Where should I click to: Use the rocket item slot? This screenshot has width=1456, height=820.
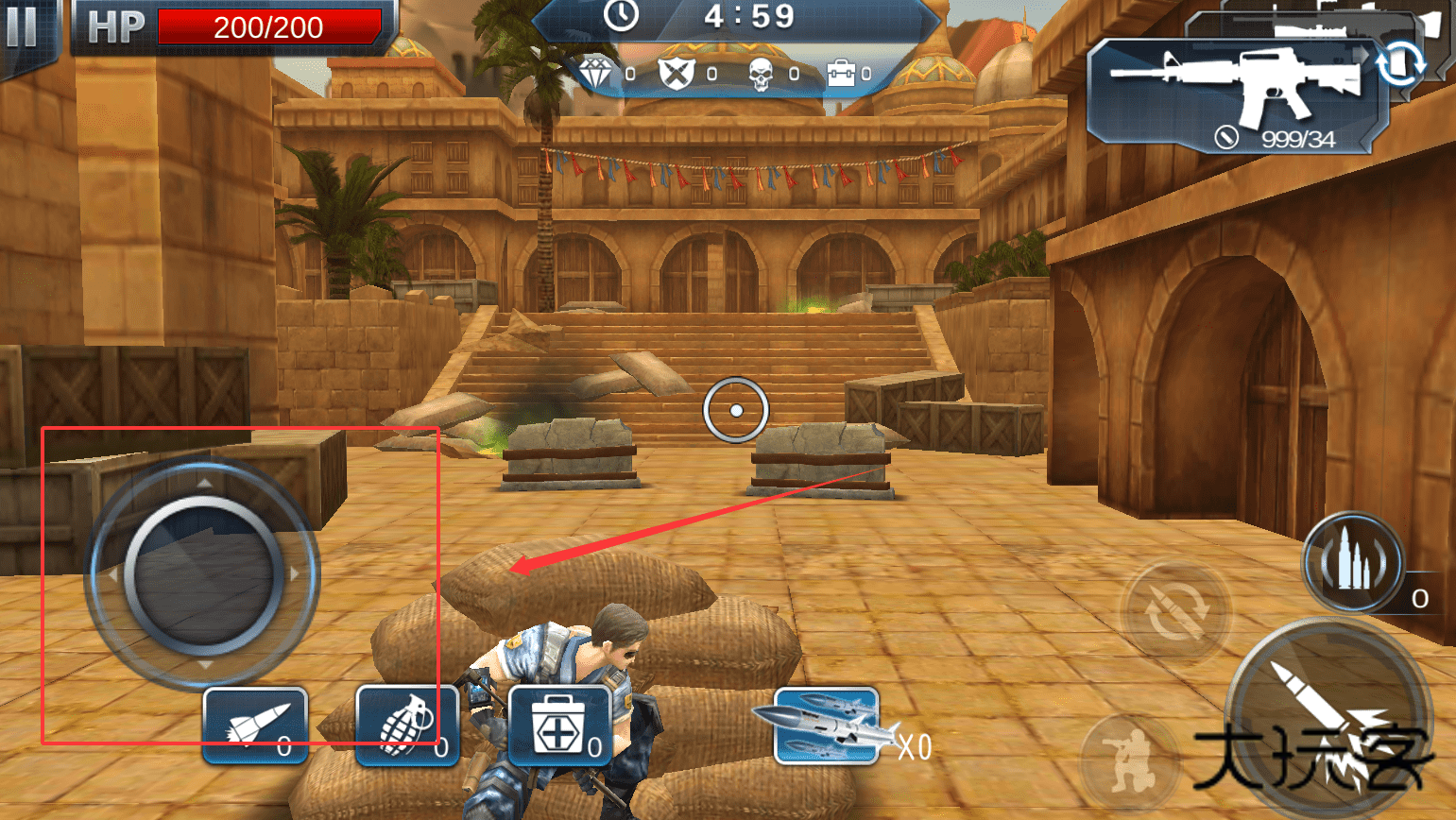coord(255,726)
